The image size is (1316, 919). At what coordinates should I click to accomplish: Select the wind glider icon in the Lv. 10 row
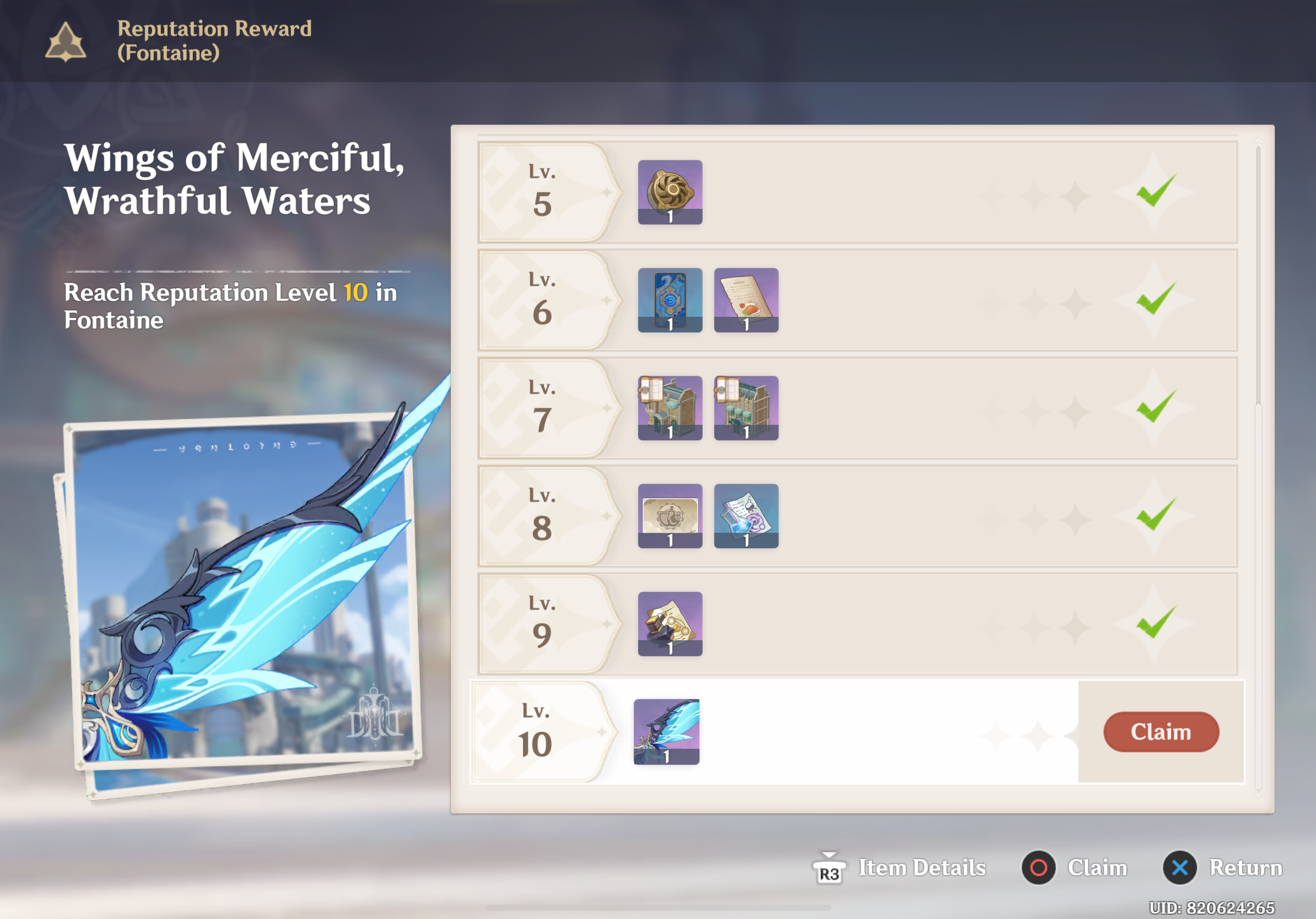pyautogui.click(x=666, y=732)
